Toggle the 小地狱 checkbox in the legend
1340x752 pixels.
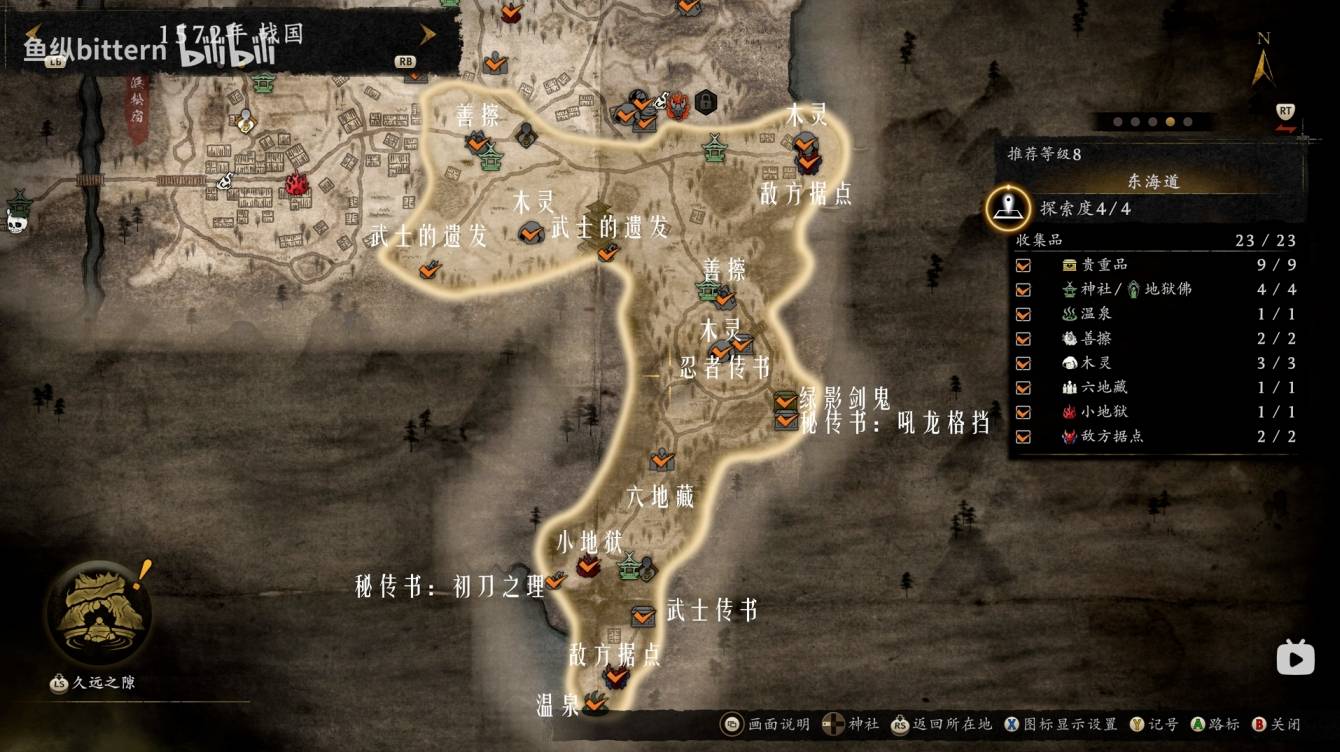pyautogui.click(x=1023, y=412)
